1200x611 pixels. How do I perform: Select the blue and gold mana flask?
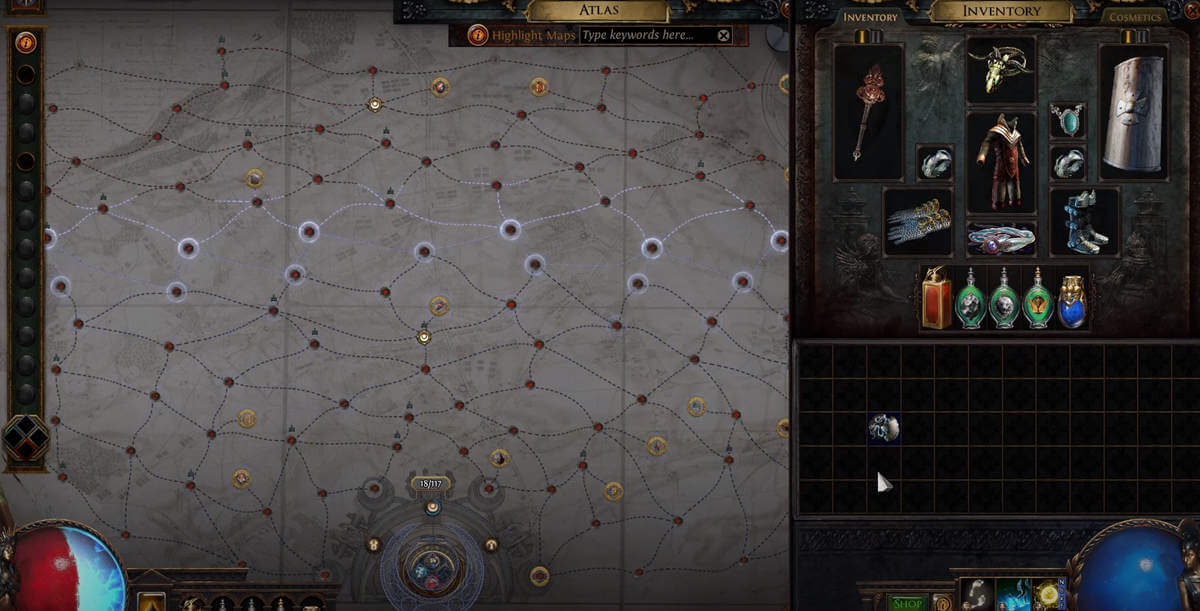(x=1072, y=300)
